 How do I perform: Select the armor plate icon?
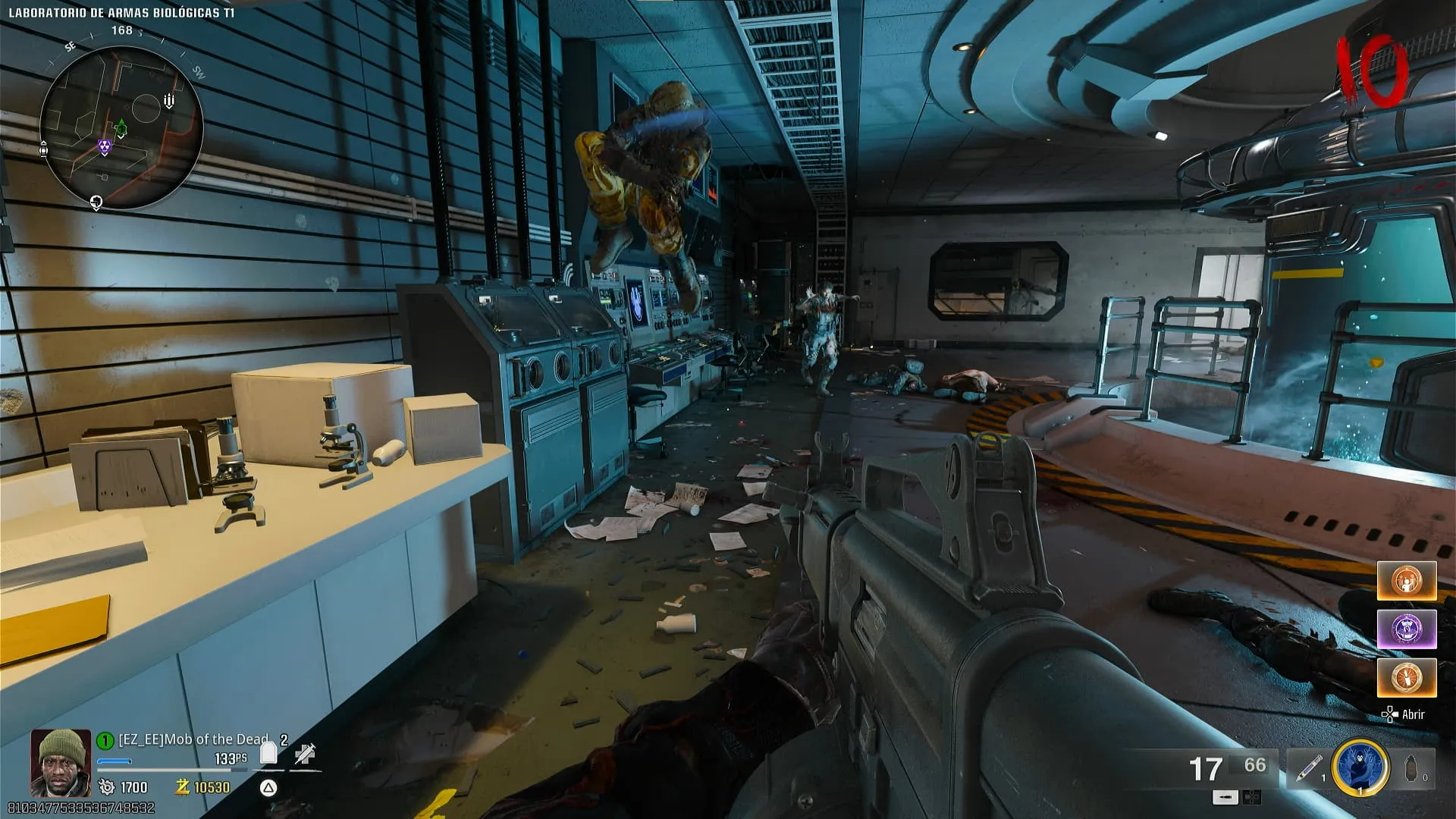pos(268,753)
